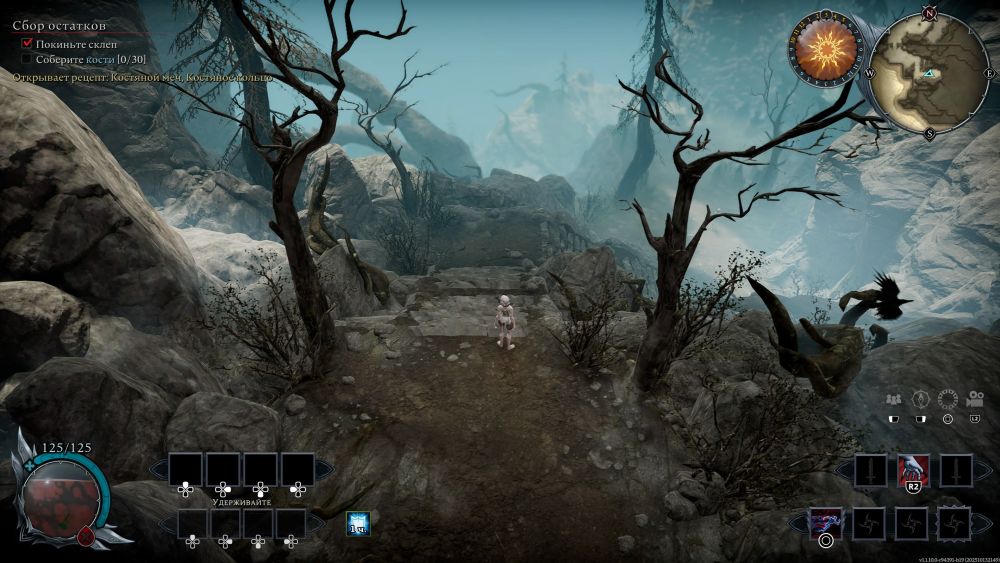Click the «Покиньте склеп» objective checkbox

coord(27,44)
